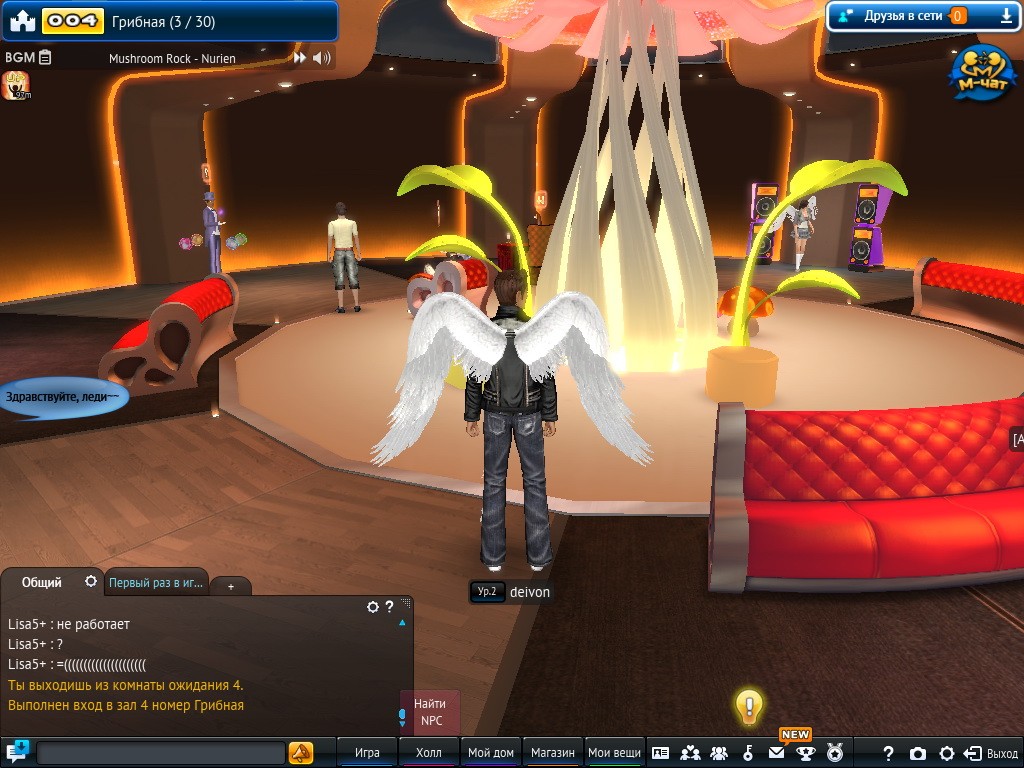Click the orange megaphone shout button
The height and width of the screenshot is (768, 1024).
[300, 753]
